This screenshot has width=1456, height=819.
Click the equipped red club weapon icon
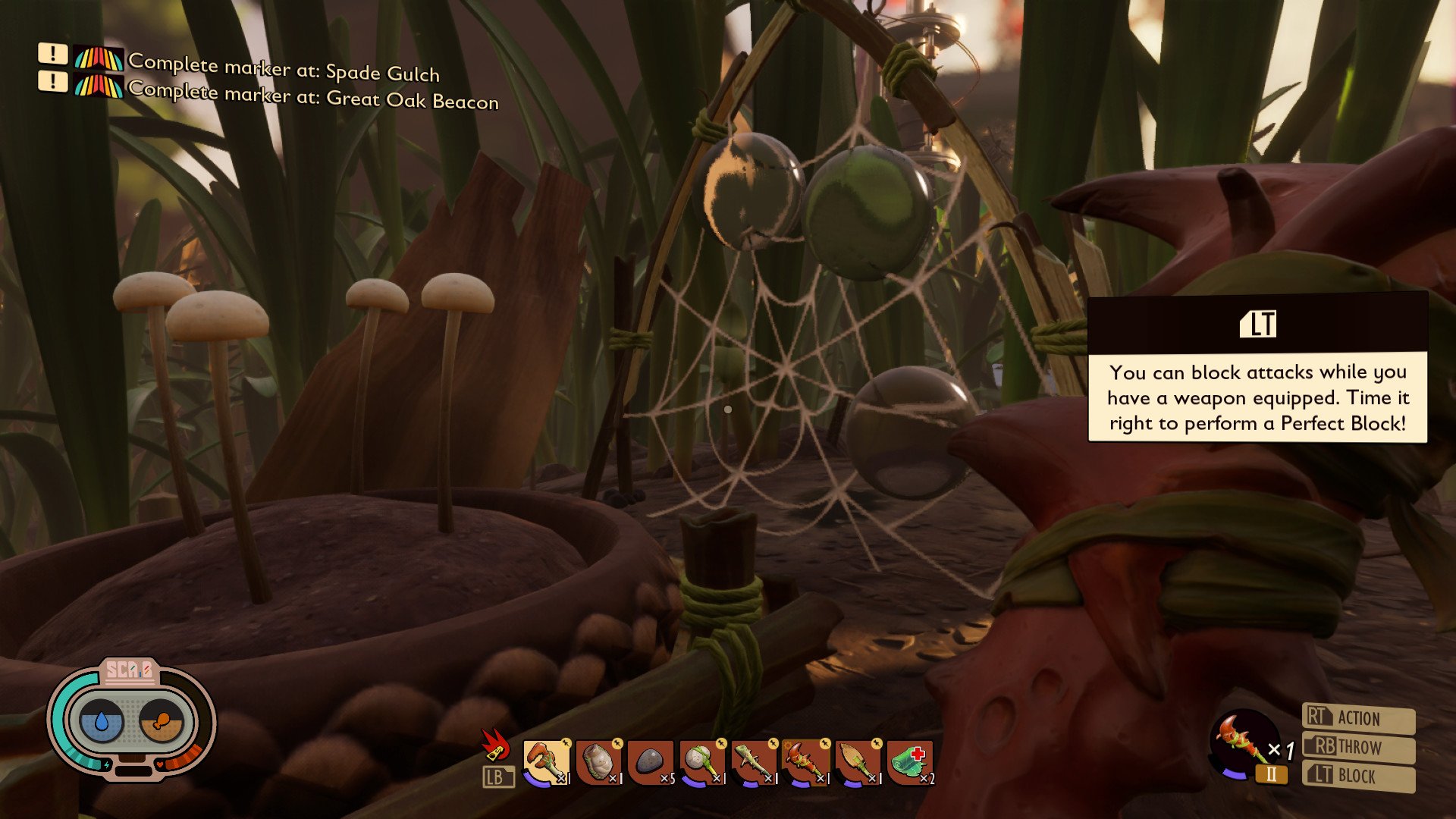point(1244,743)
